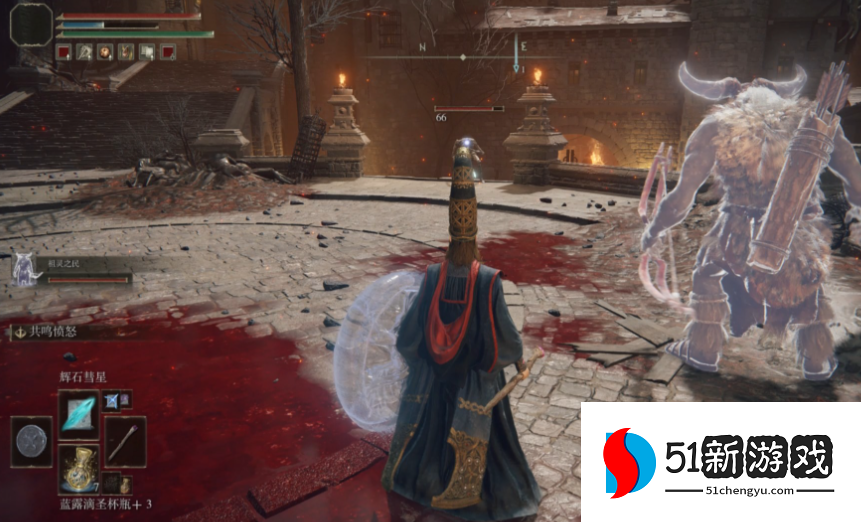
Task: Select the round shield left-hand slot
Action: tap(32, 440)
